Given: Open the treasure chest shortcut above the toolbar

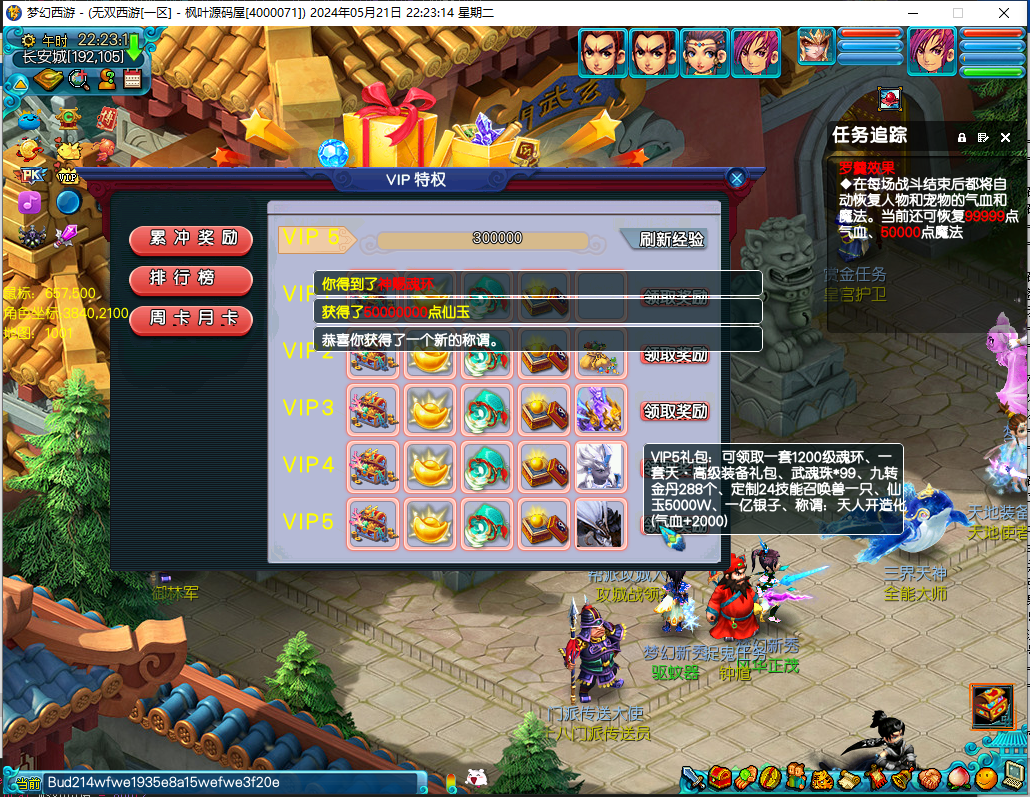Looking at the screenshot, I should coord(991,705).
